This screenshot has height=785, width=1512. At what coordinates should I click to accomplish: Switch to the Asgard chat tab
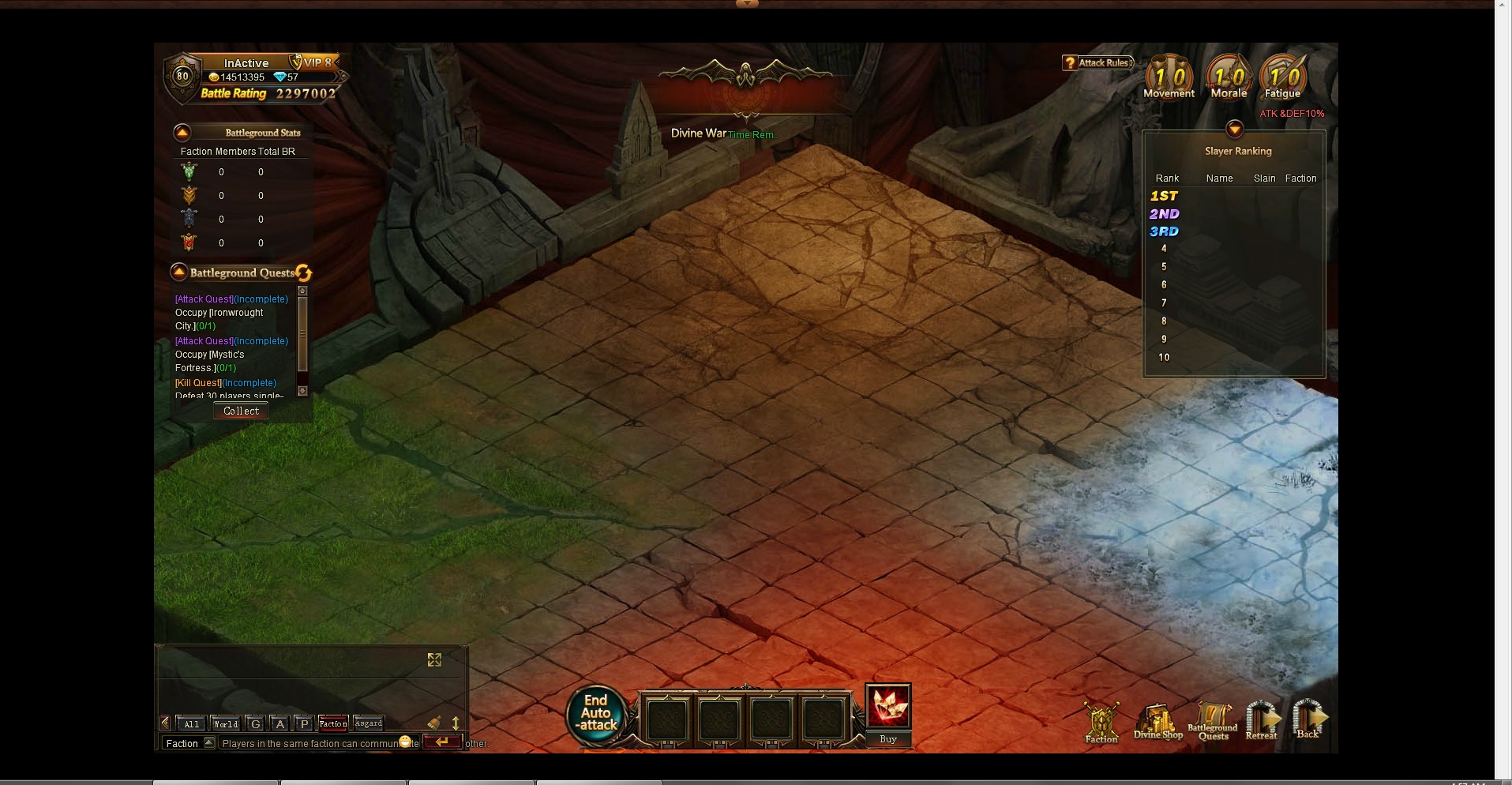(369, 723)
